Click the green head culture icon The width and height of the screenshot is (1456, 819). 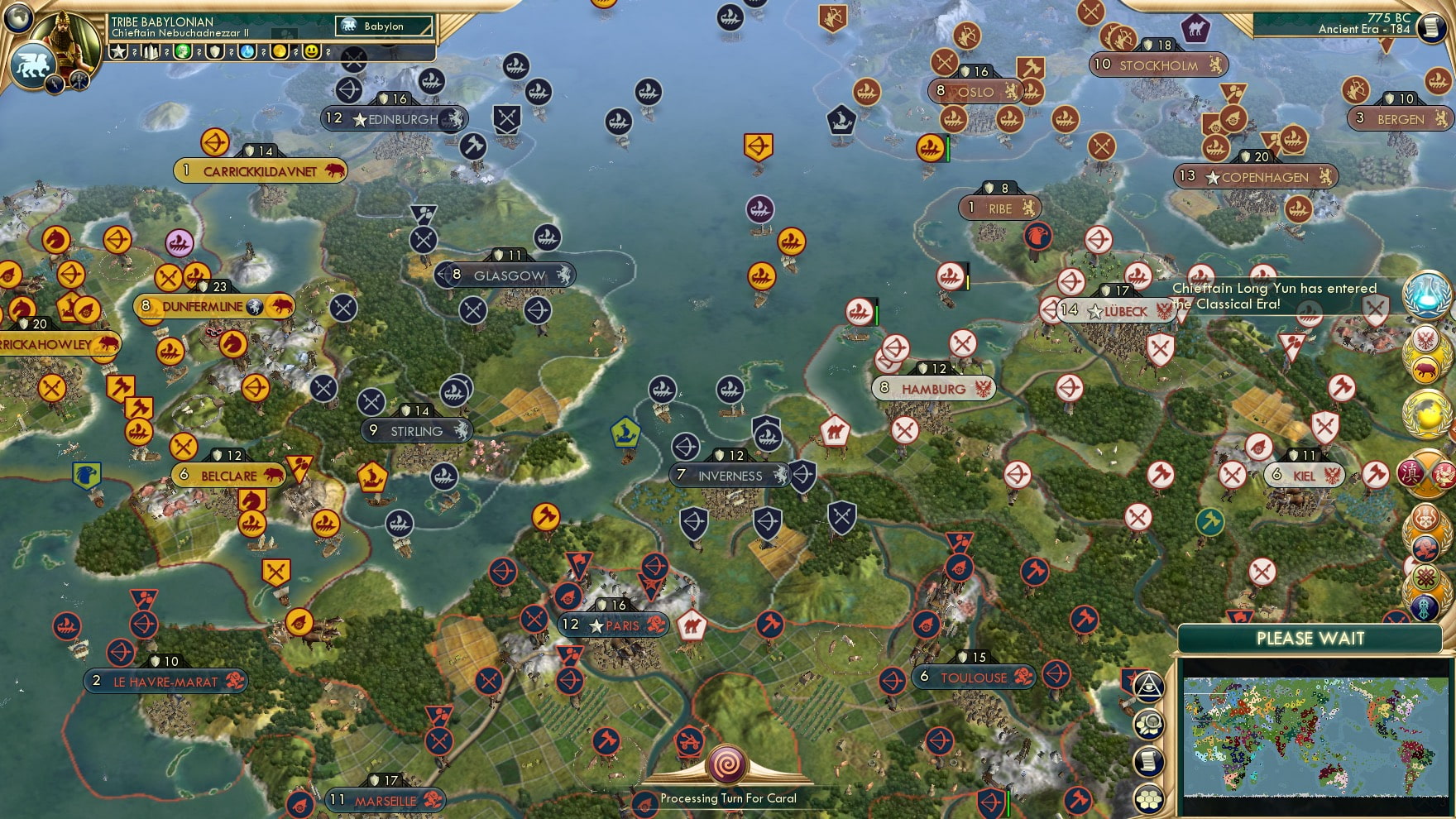pyautogui.click(x=183, y=52)
